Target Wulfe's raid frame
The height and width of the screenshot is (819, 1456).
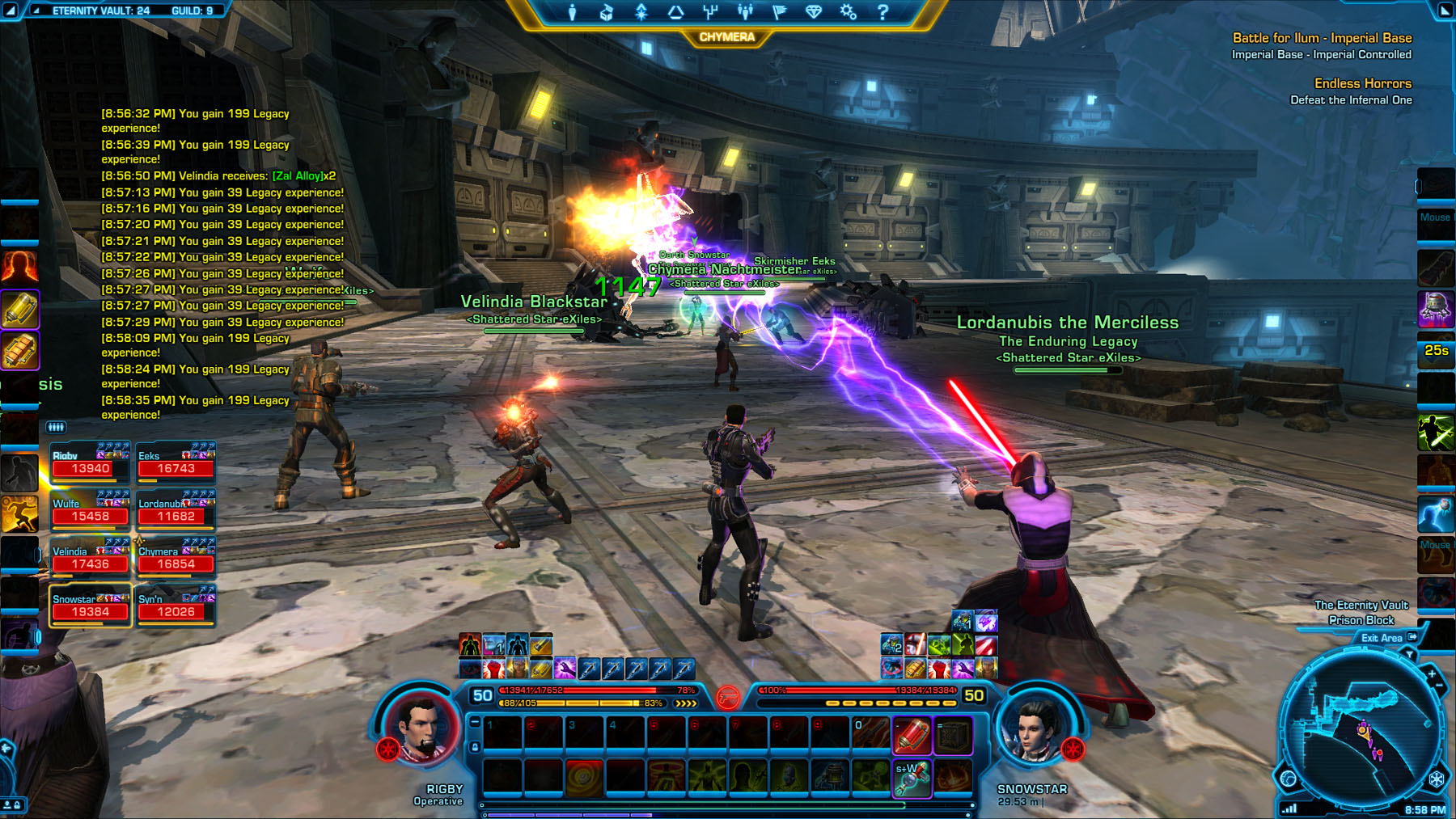pyautogui.click(x=90, y=510)
